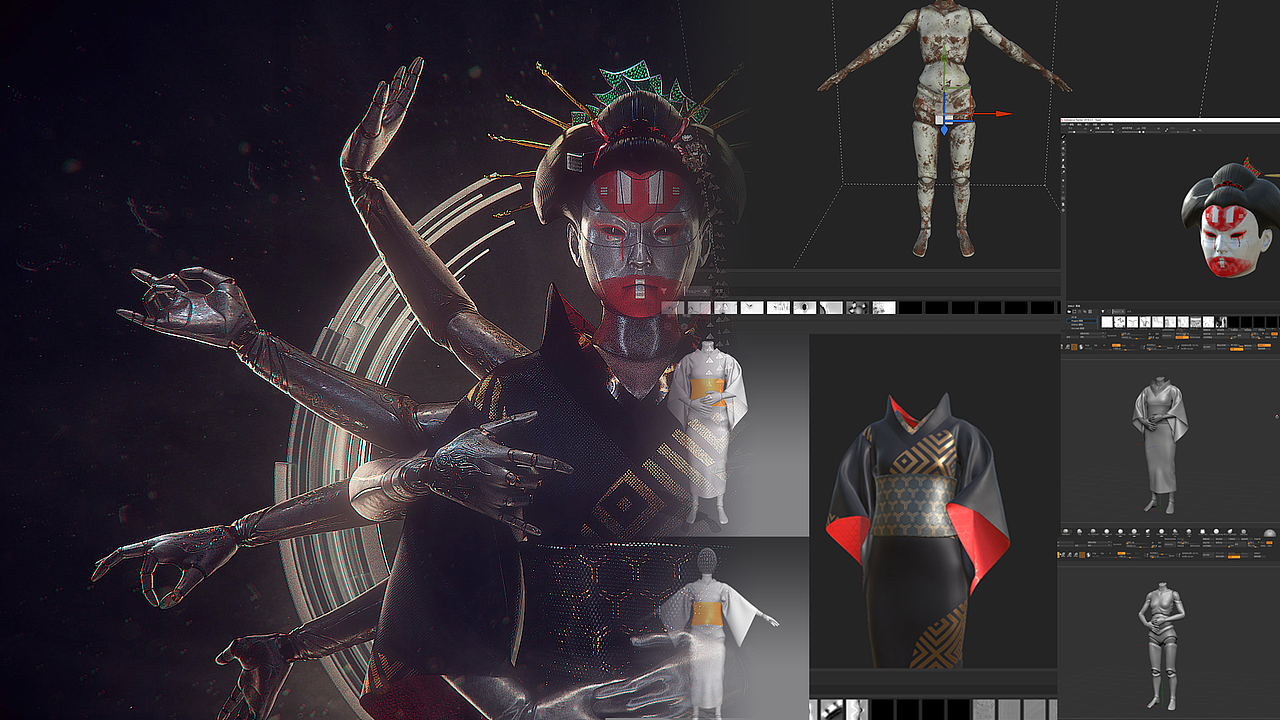
Task: Select the paint brush tool in the left toolbar
Action: tap(1063, 137)
